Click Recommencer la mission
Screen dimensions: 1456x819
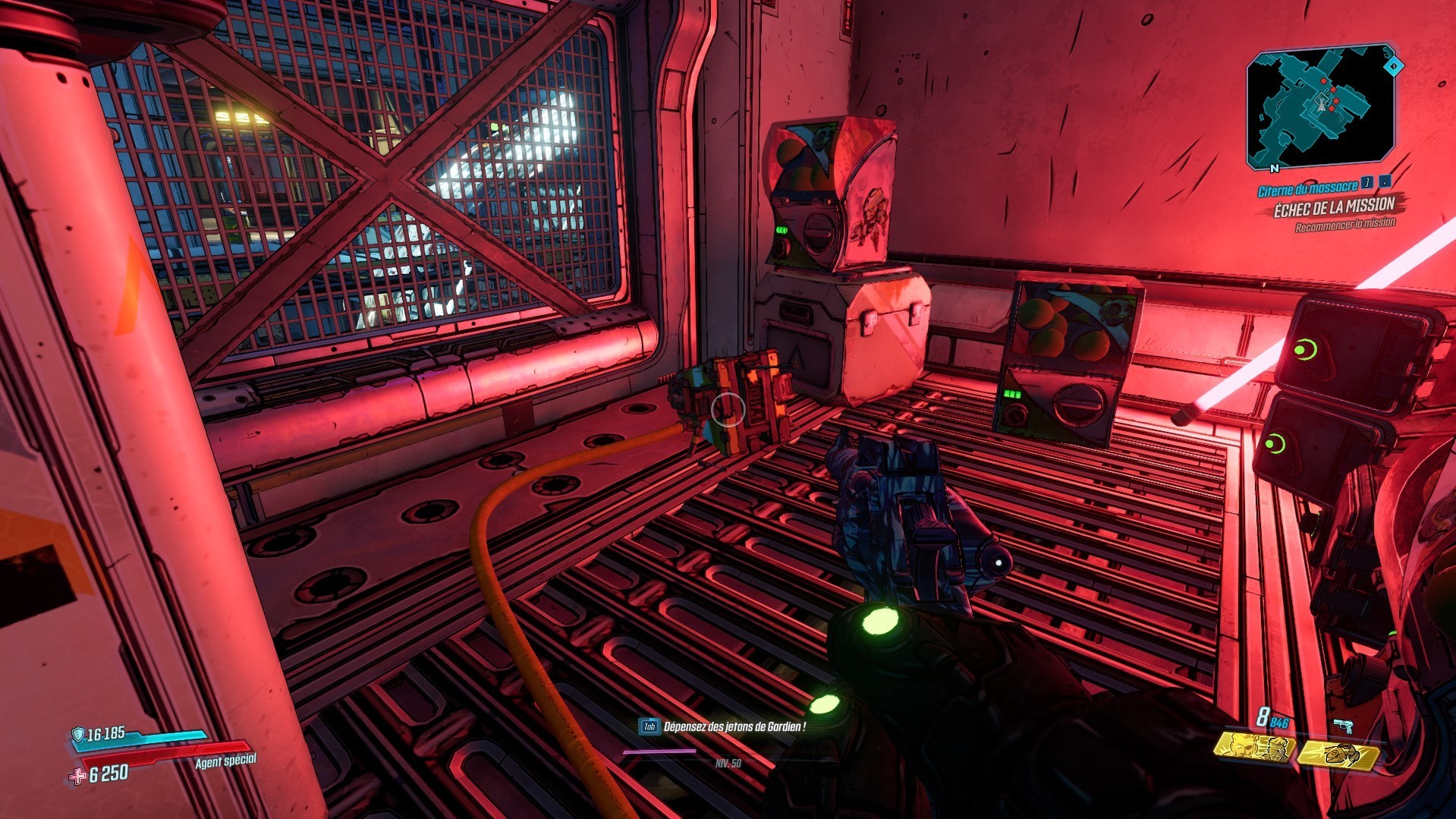1346,222
